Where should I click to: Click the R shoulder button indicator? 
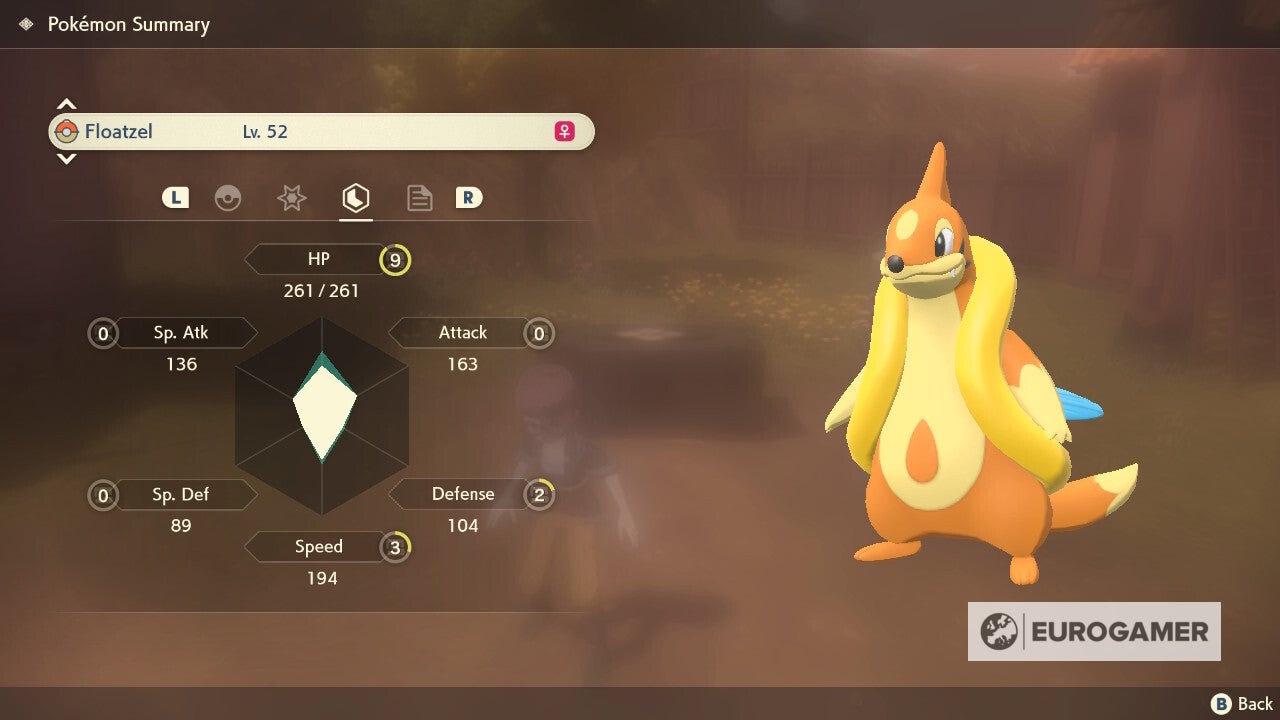[x=470, y=197]
